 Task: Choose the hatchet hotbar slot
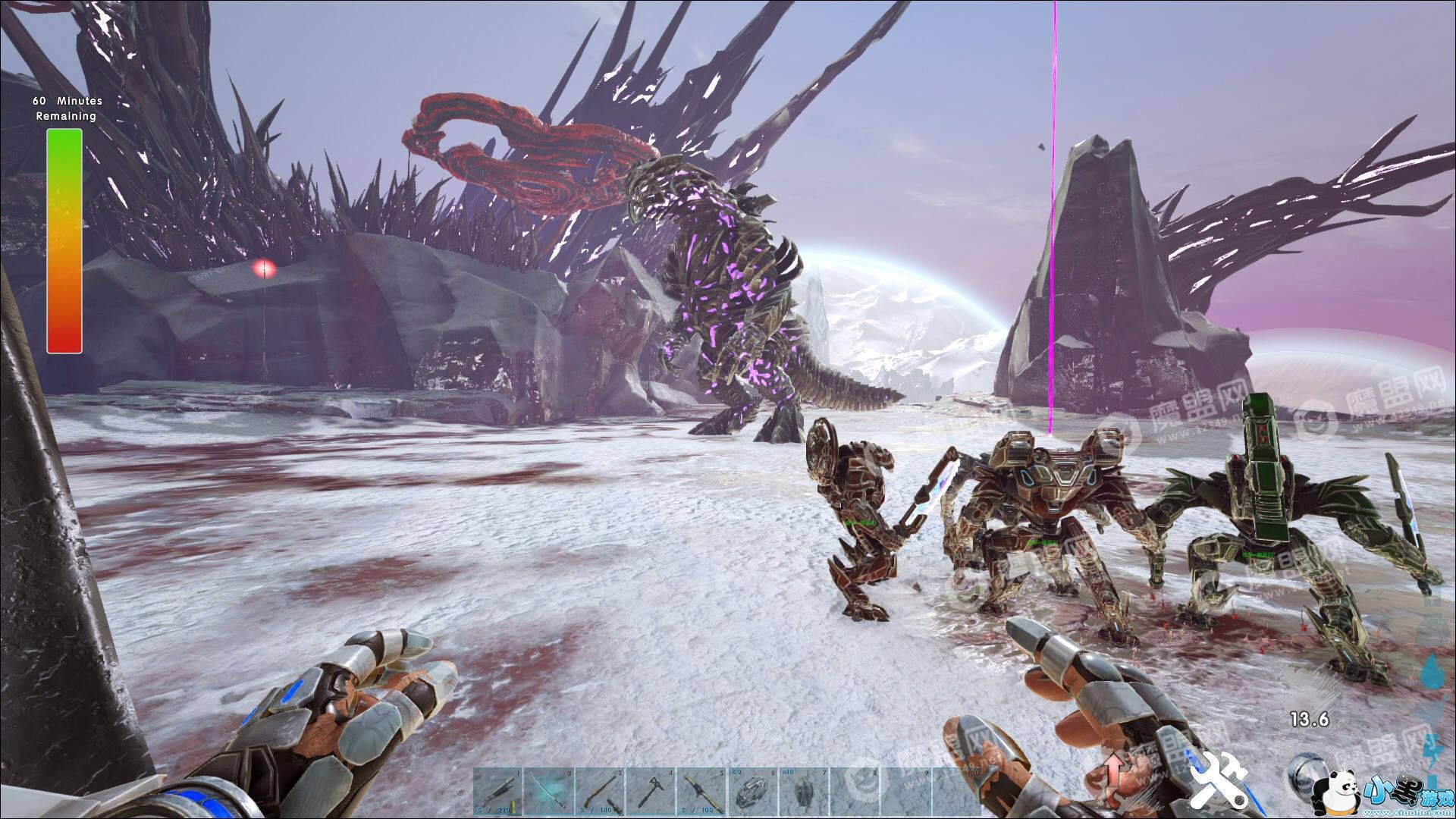(651, 792)
